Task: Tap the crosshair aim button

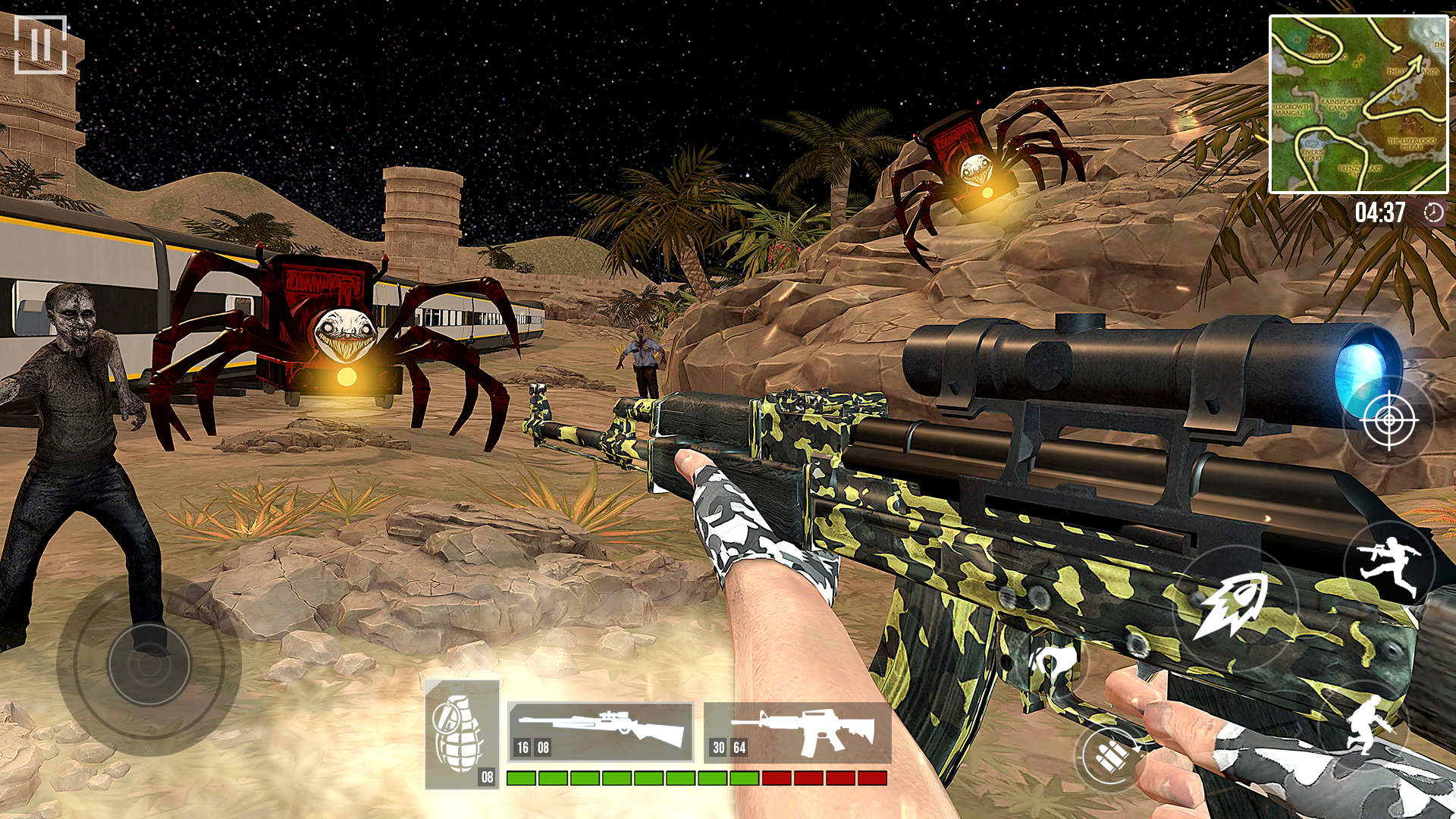Action: pyautogui.click(x=1389, y=419)
